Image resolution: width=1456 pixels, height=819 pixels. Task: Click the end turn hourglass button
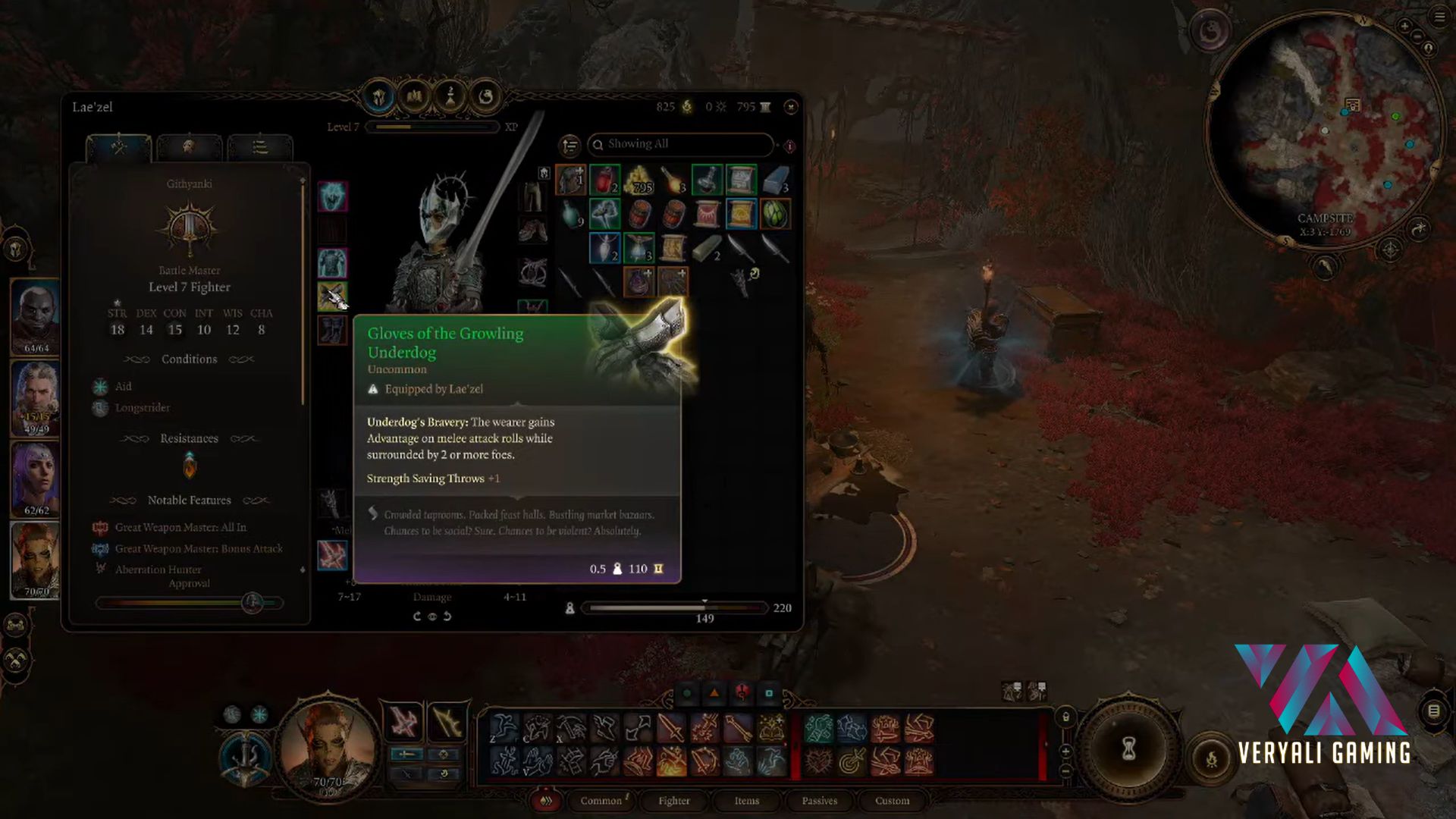pyautogui.click(x=1128, y=749)
